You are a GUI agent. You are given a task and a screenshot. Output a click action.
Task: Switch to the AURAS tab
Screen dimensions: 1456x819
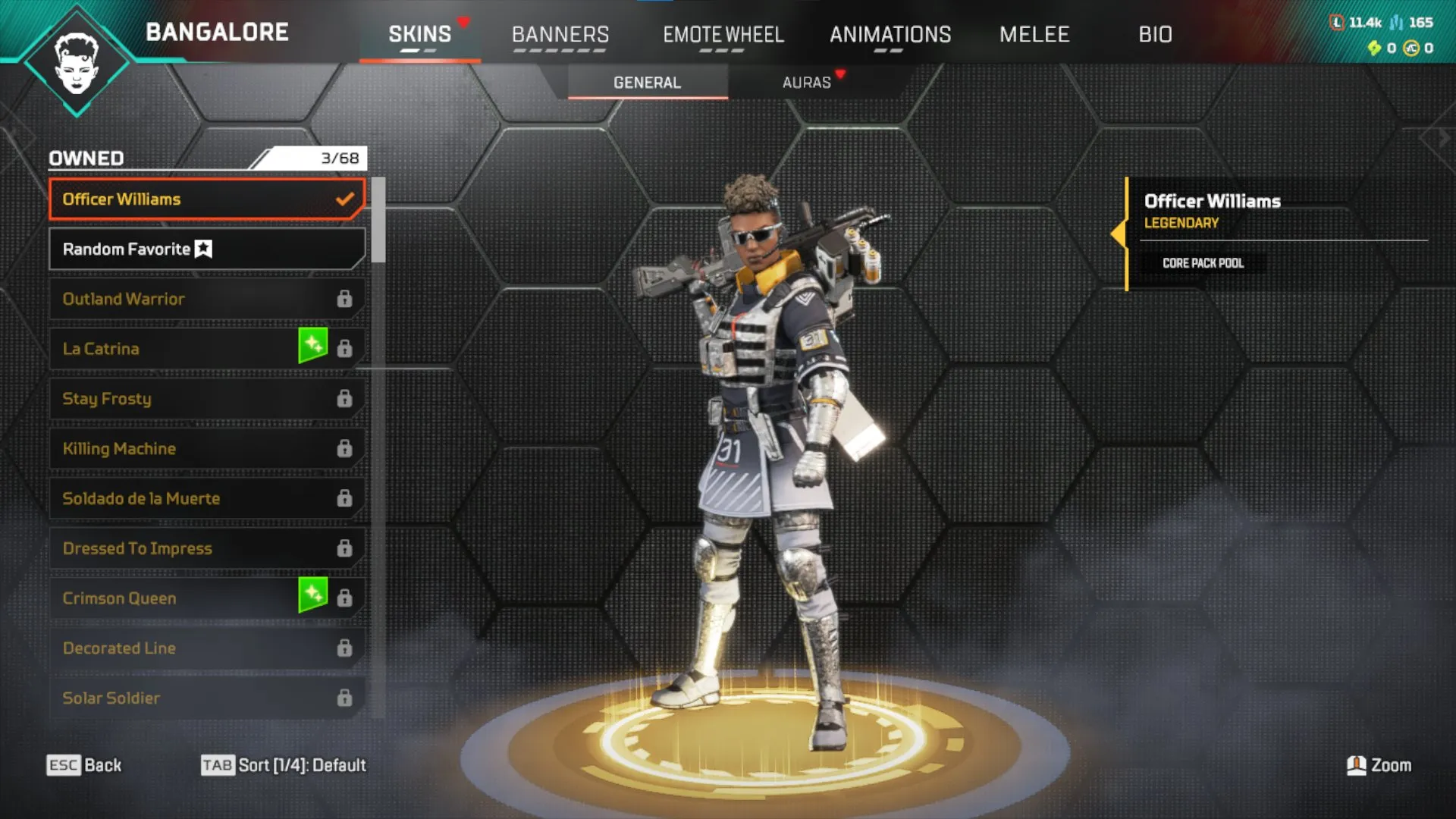tap(808, 83)
